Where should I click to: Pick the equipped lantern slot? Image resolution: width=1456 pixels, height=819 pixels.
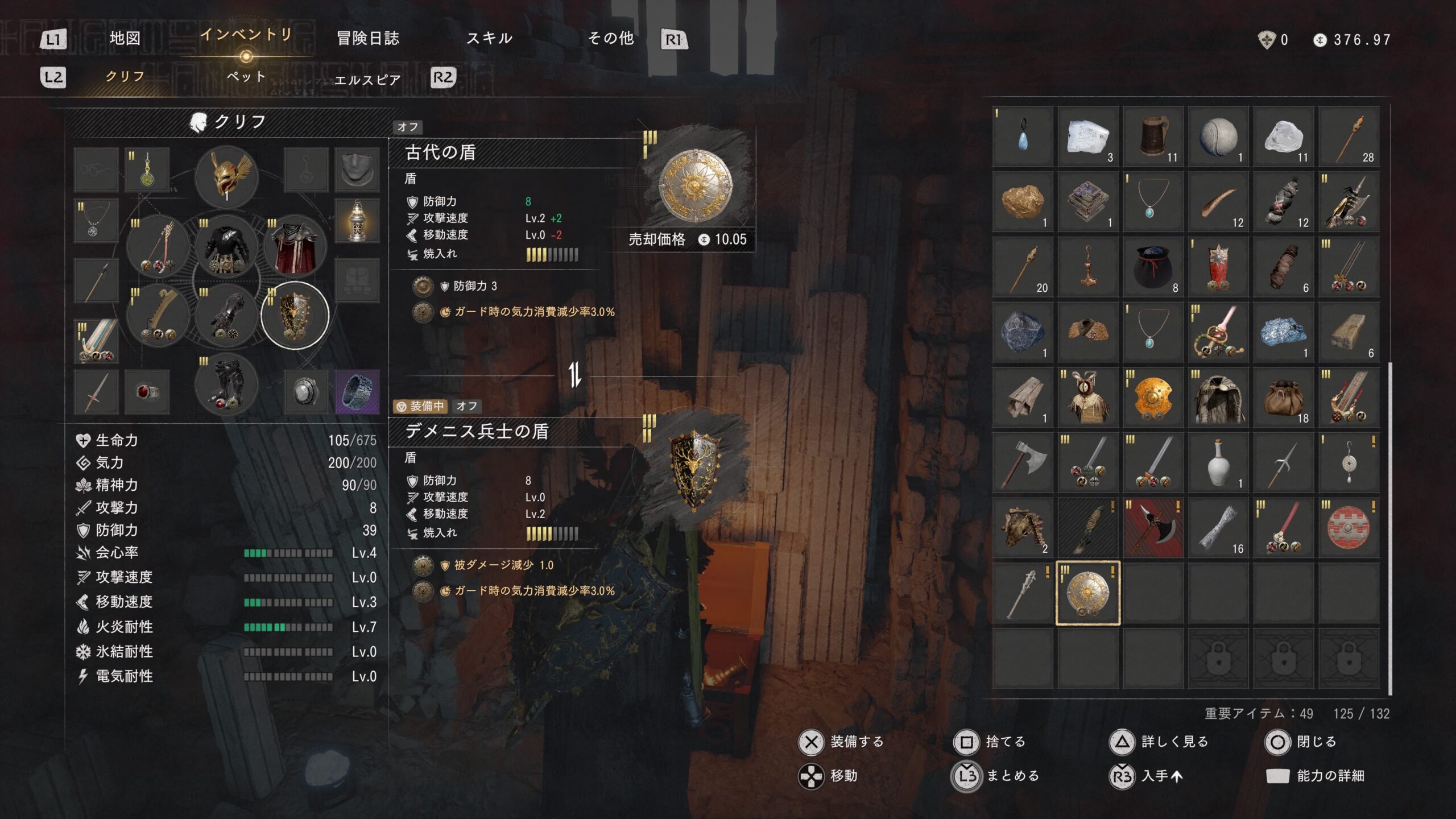coord(357,221)
